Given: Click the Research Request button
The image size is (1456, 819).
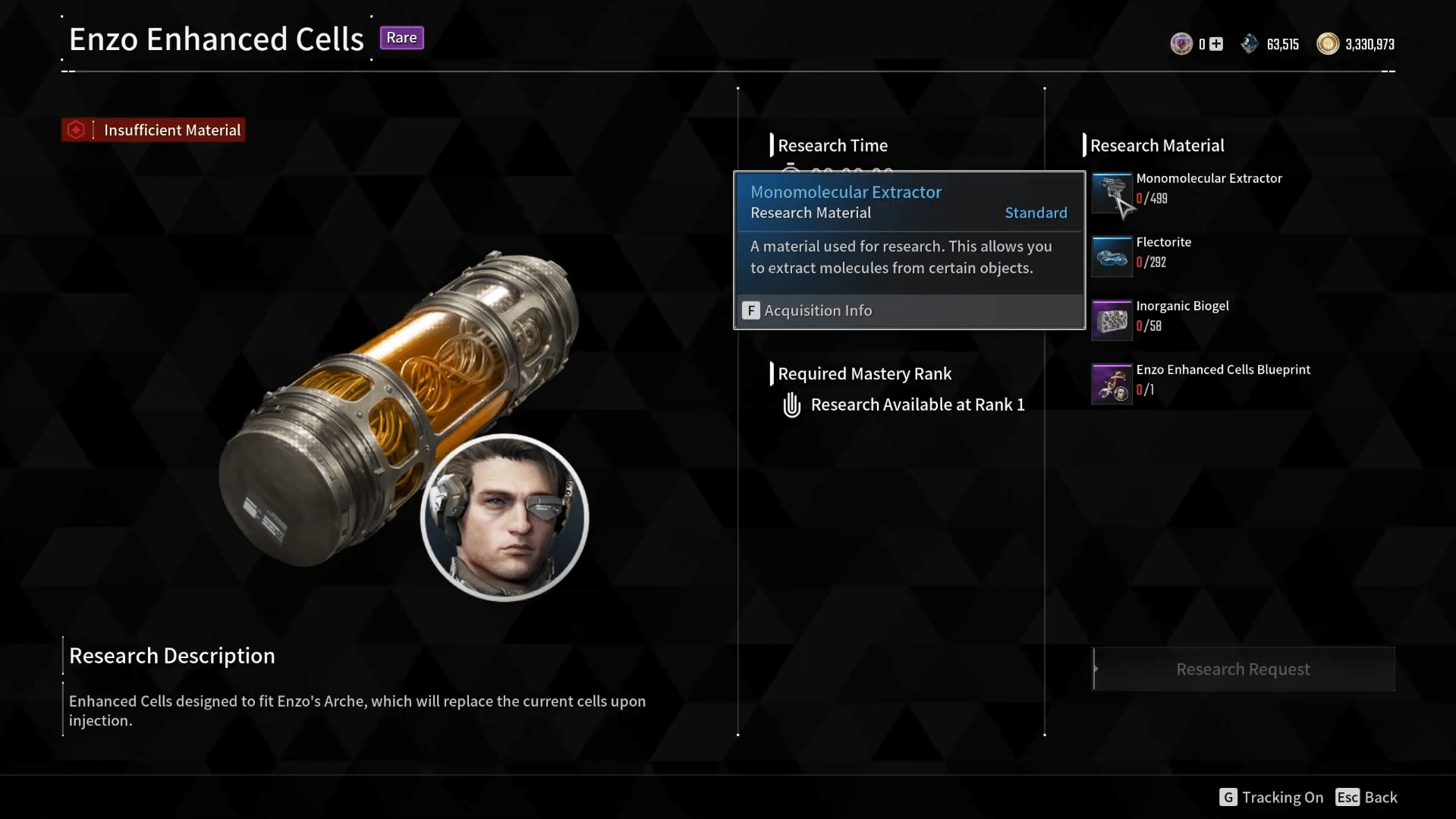Looking at the screenshot, I should tap(1243, 669).
